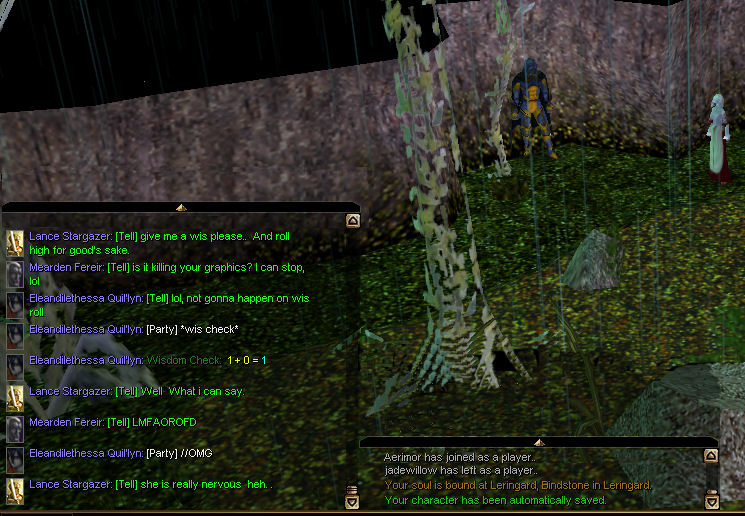Viewport: 745px width, 516px height.
Task: Click Lance Stargazer's portrait beside "really nervous"
Action: pos(15,491)
